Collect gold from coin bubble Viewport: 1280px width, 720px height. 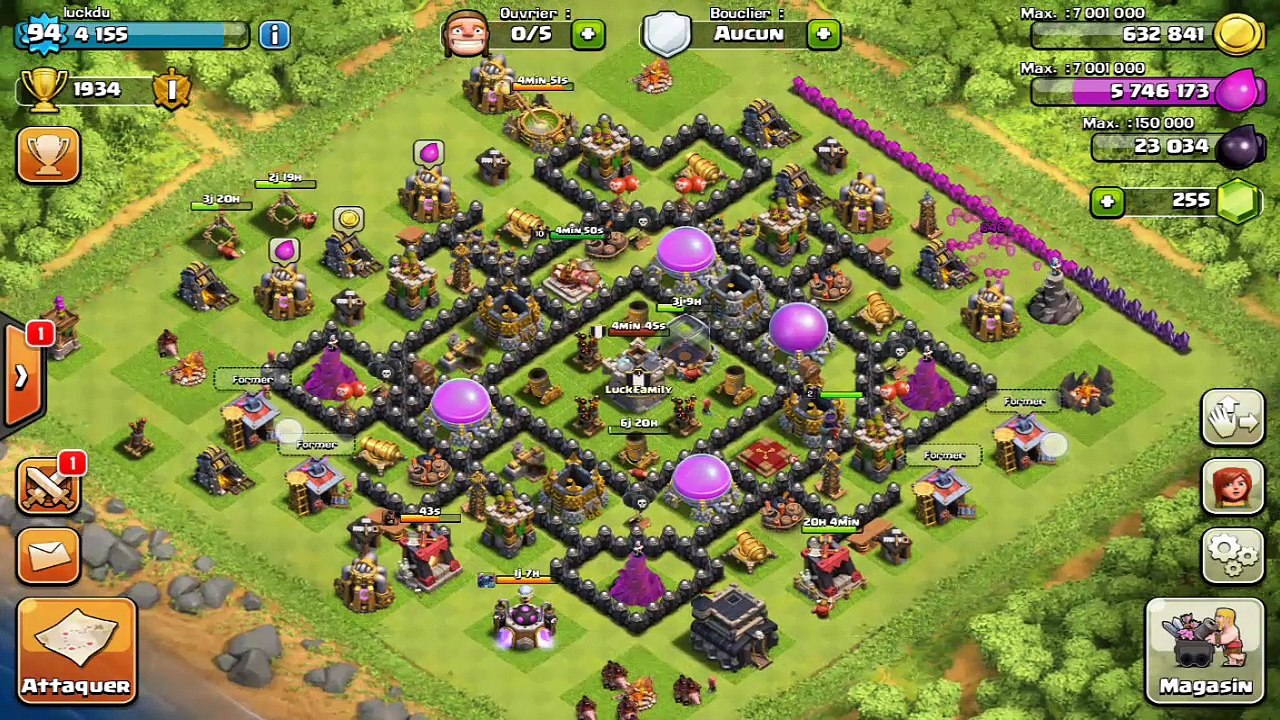click(x=348, y=219)
